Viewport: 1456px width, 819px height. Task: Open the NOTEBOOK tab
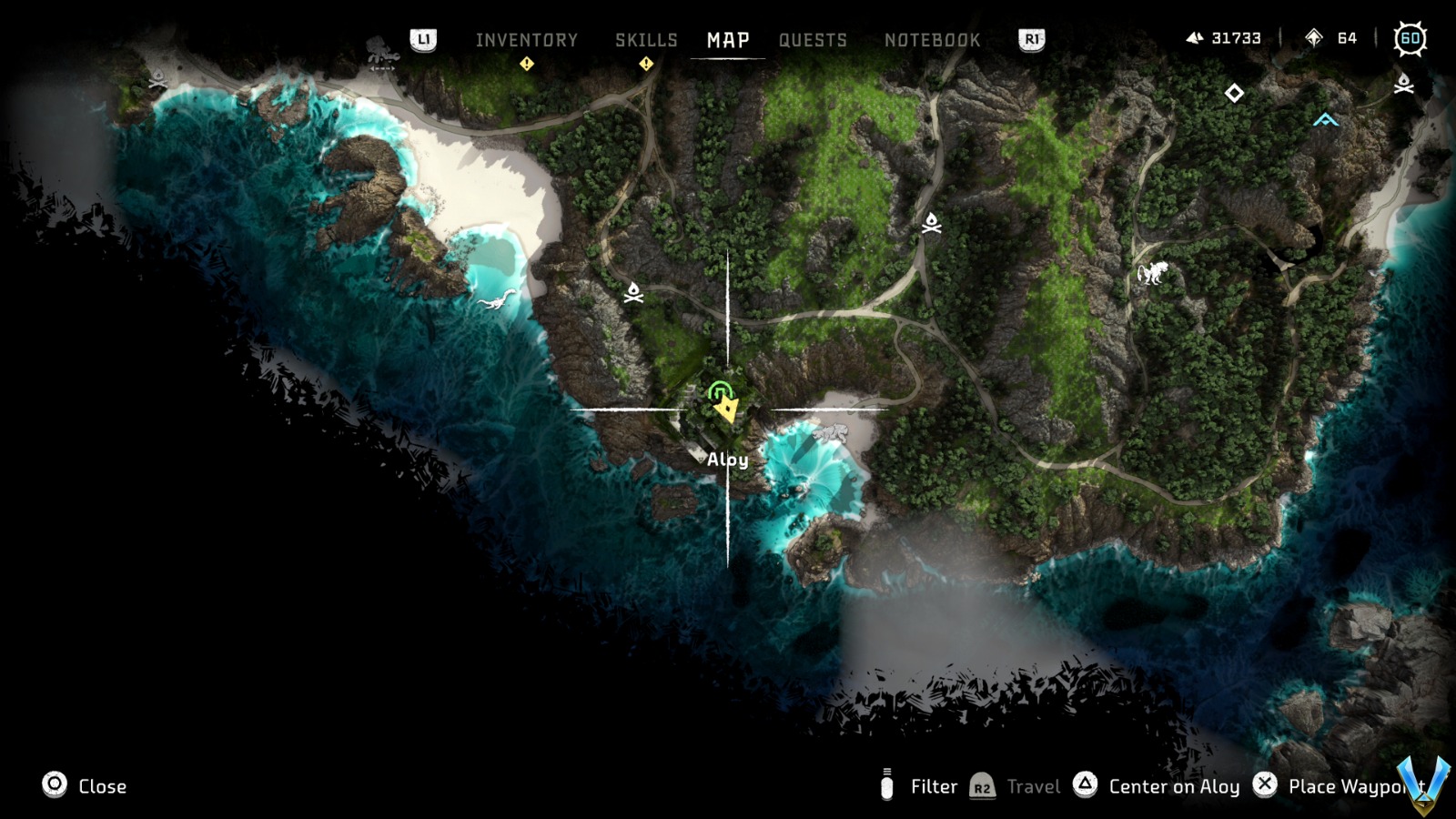[932, 39]
